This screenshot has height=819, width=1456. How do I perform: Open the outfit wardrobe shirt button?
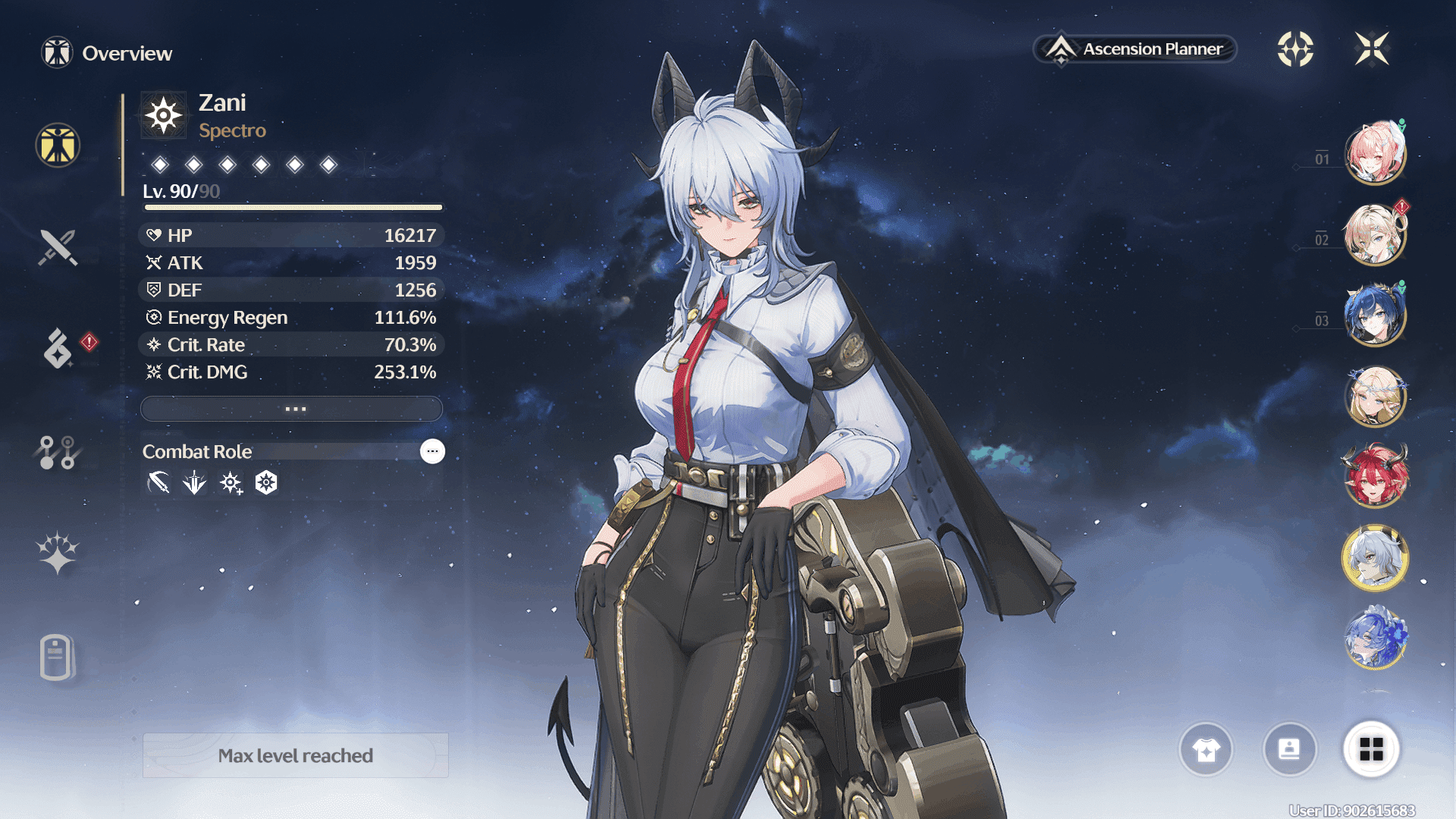(x=1206, y=750)
